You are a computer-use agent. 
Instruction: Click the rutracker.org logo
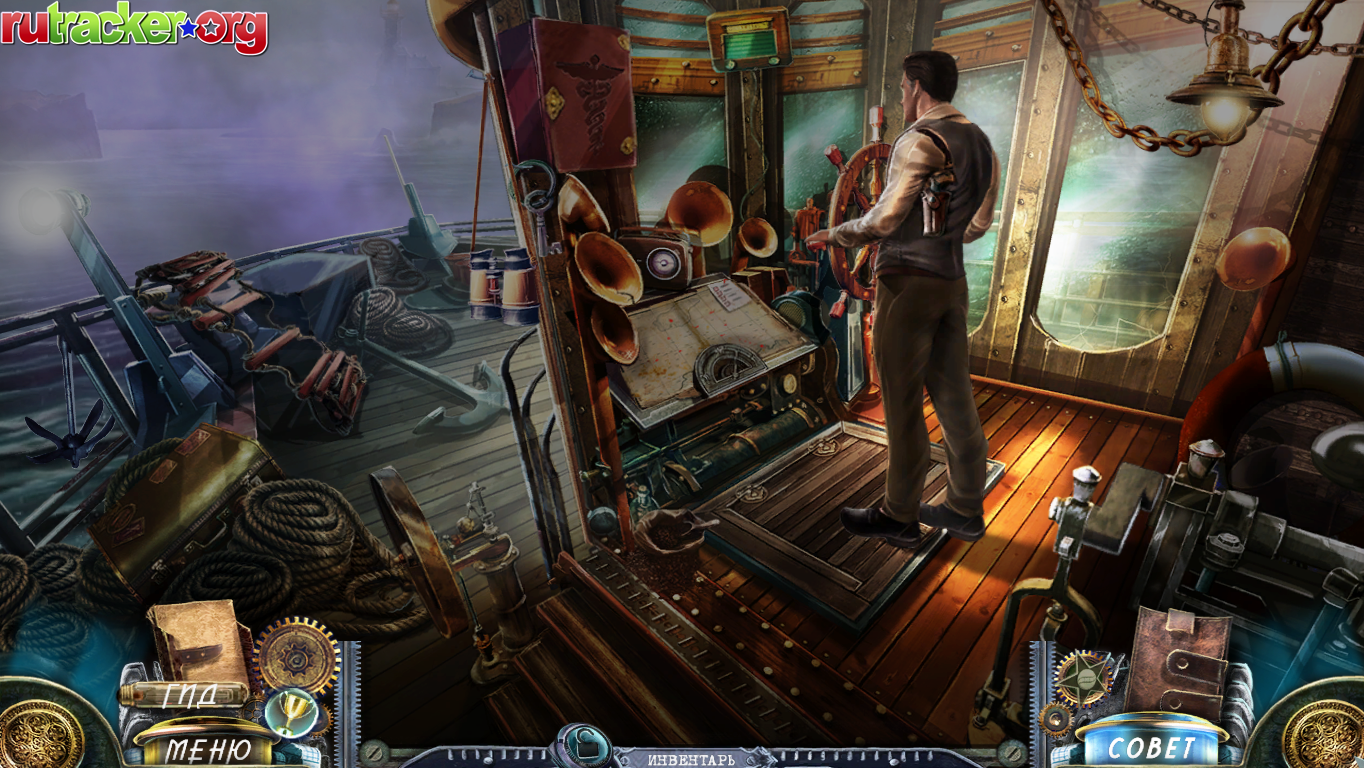[x=134, y=28]
